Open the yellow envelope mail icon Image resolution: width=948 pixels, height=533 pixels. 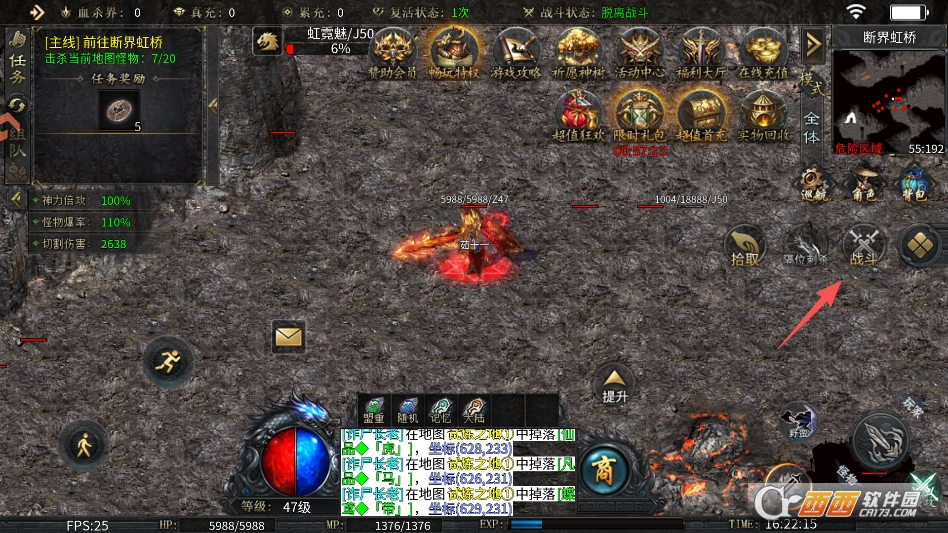pyautogui.click(x=288, y=337)
